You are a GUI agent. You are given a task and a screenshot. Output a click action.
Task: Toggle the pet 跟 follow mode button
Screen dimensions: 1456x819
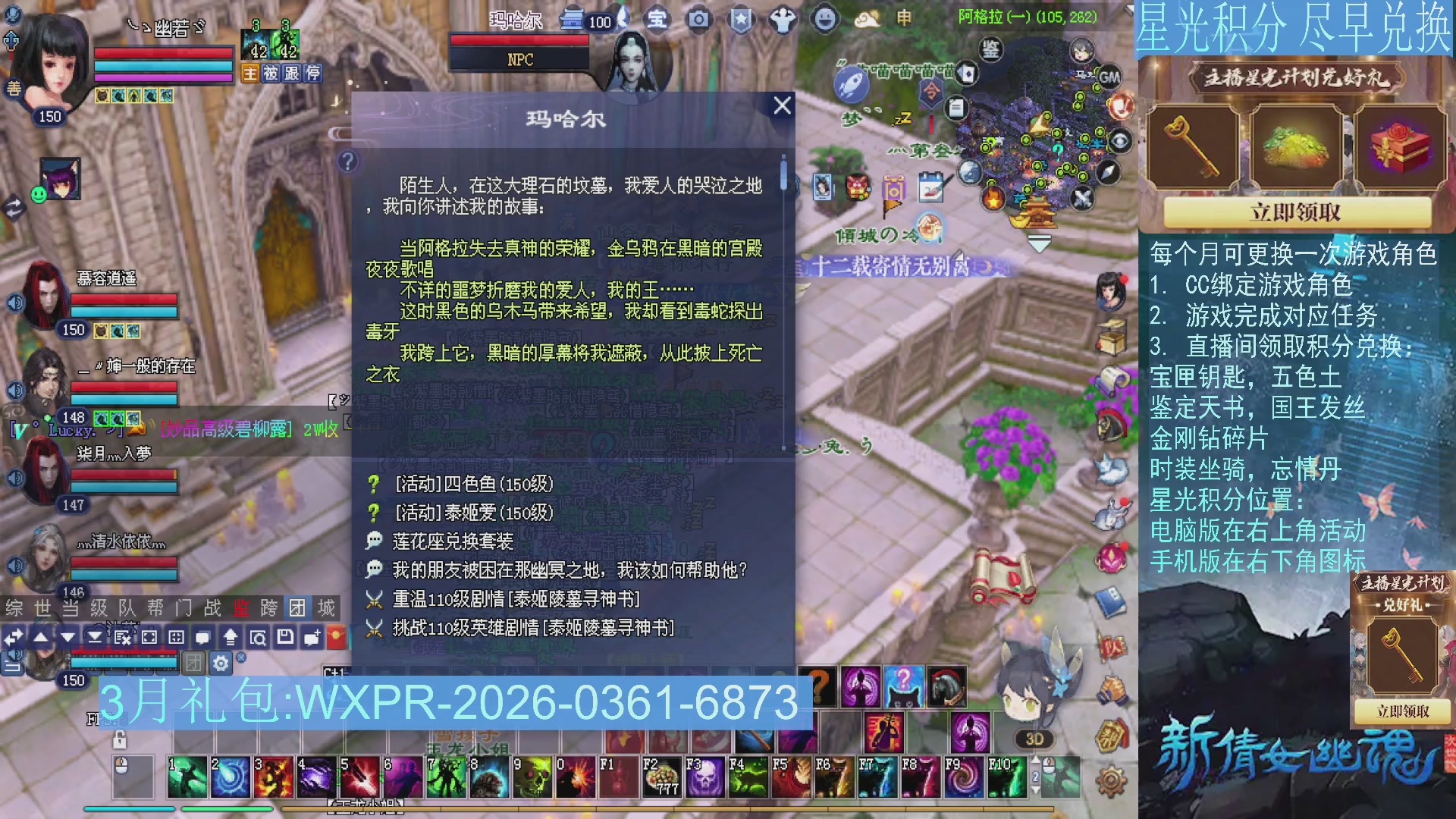click(291, 74)
